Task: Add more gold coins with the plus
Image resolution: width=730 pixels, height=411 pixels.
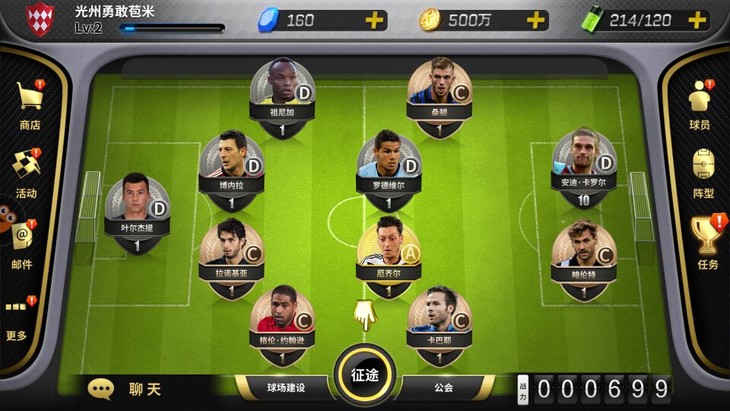Action: 536,20
